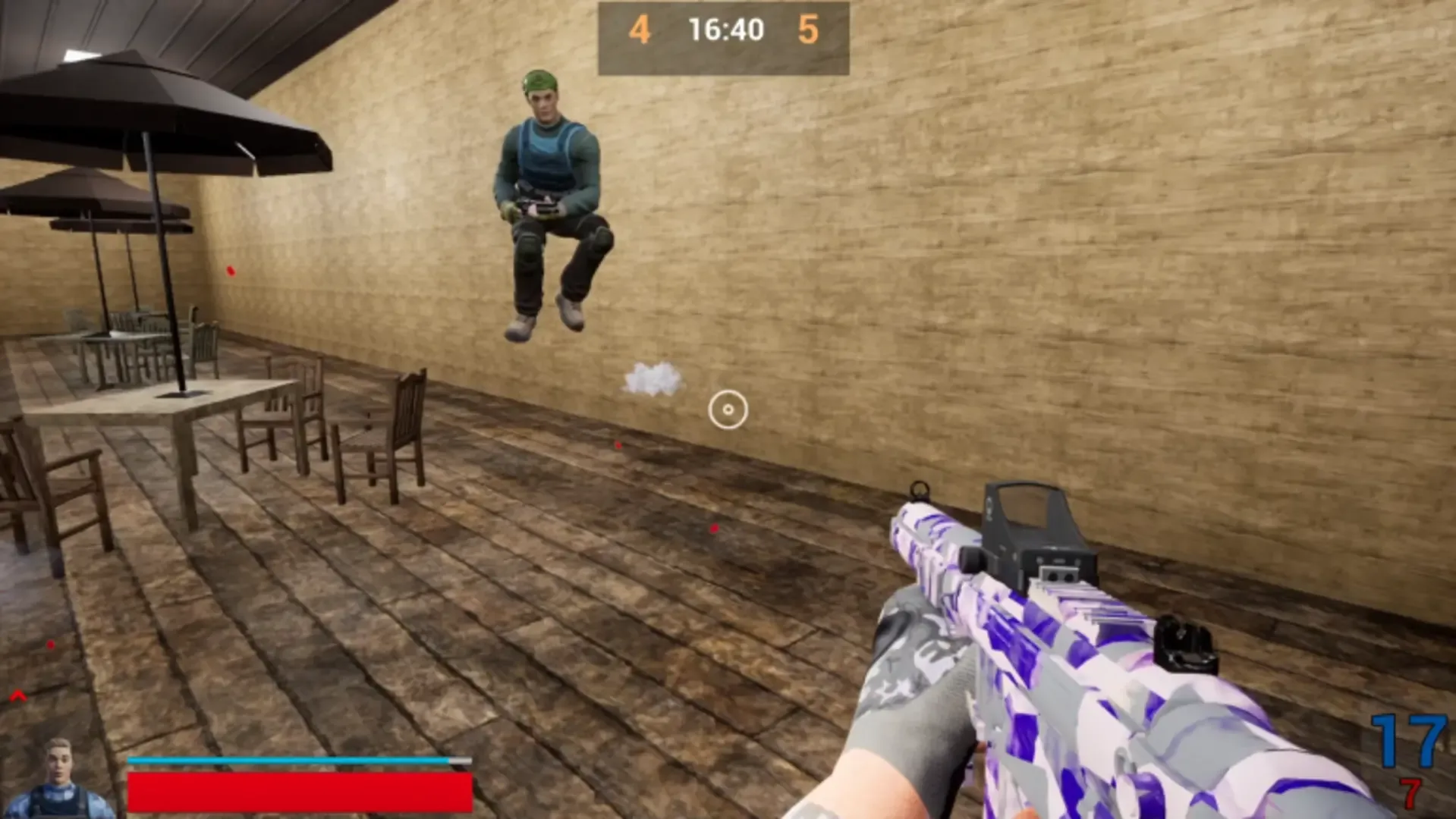Click the orange score number 4
The height and width of the screenshot is (819, 1456).
tap(640, 30)
